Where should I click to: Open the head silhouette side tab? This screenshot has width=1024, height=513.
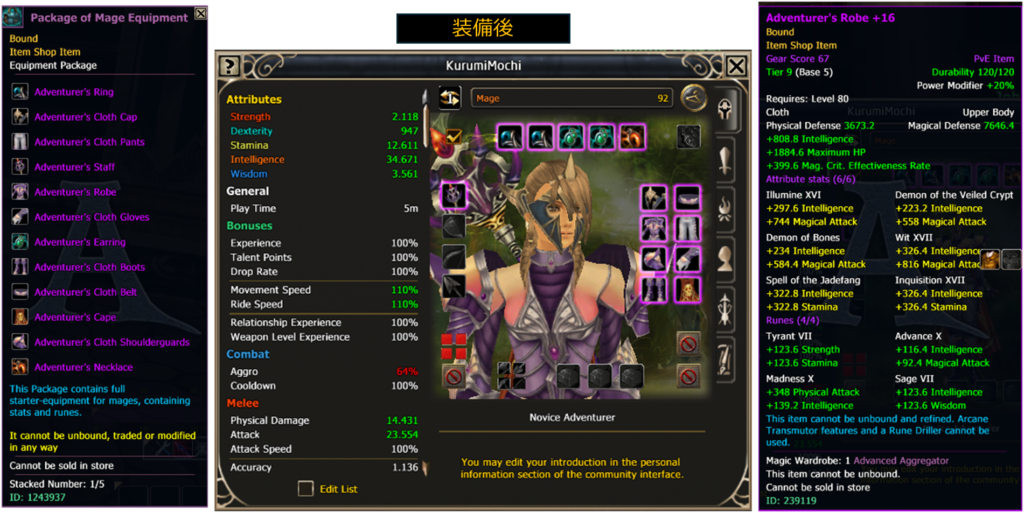(x=725, y=257)
